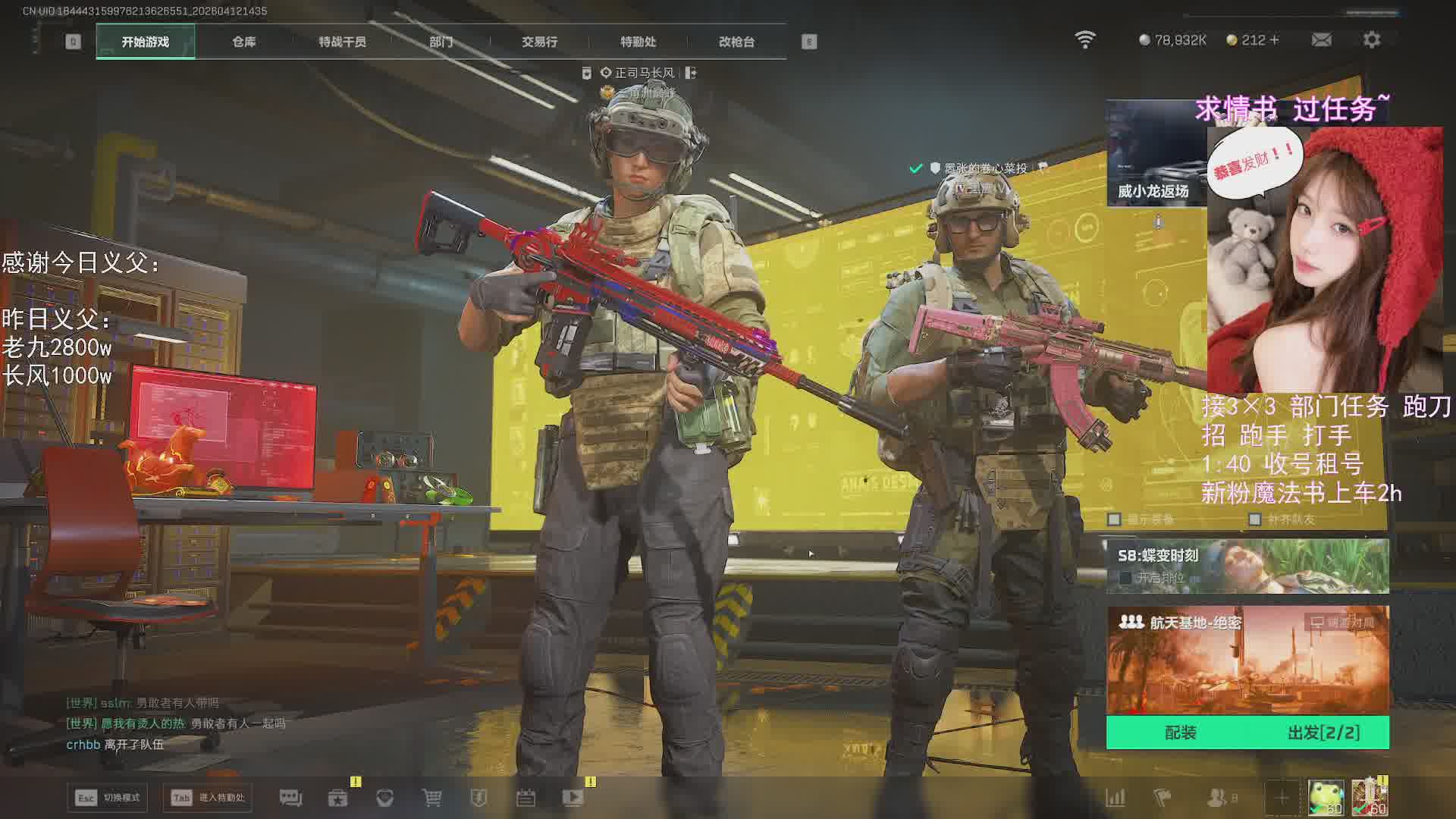The image size is (1456, 819).
Task: Toggle the 开启排位 ranked checkbox
Action: tap(1125, 578)
